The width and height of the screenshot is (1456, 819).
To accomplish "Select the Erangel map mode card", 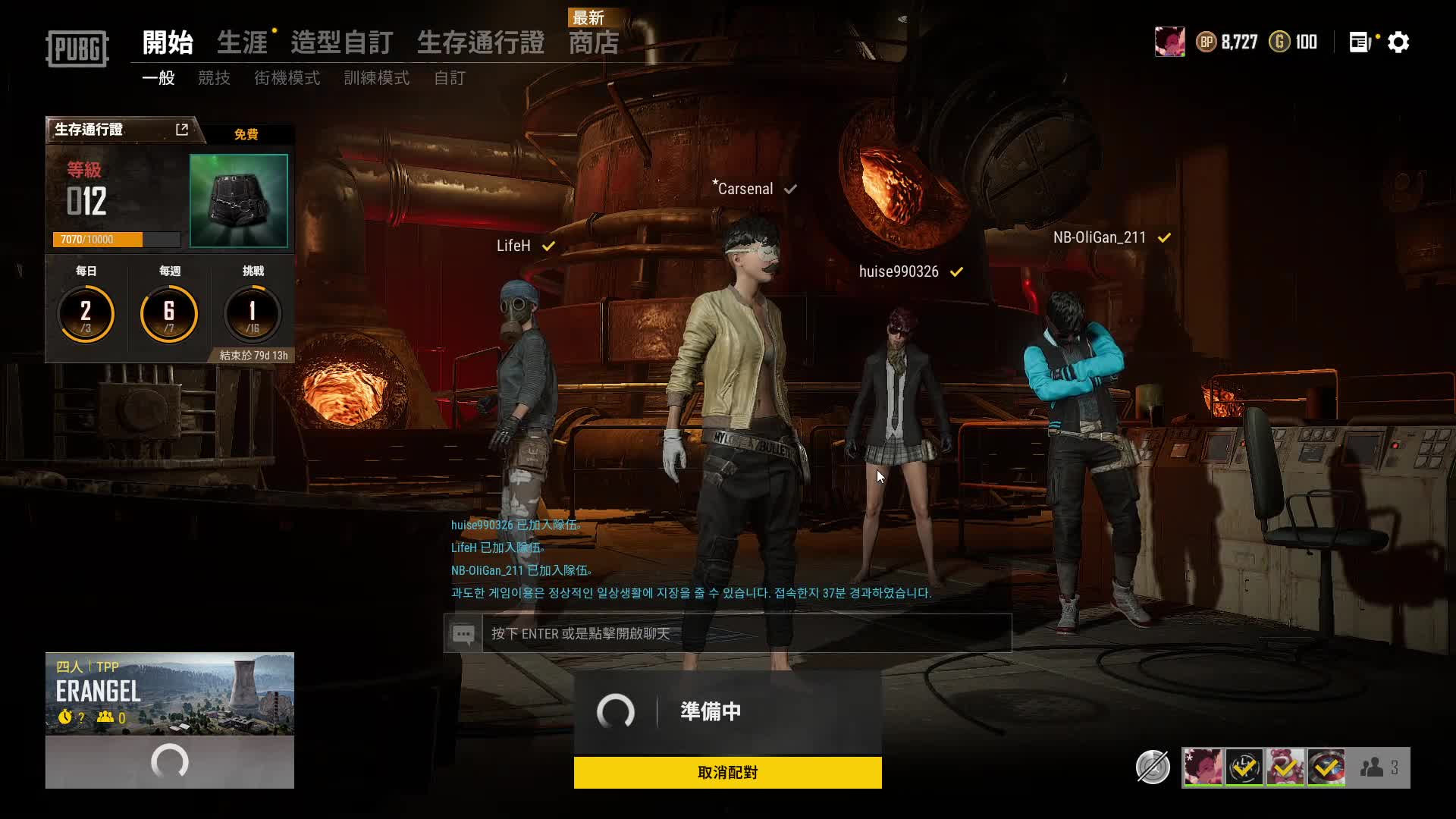I will (x=170, y=693).
